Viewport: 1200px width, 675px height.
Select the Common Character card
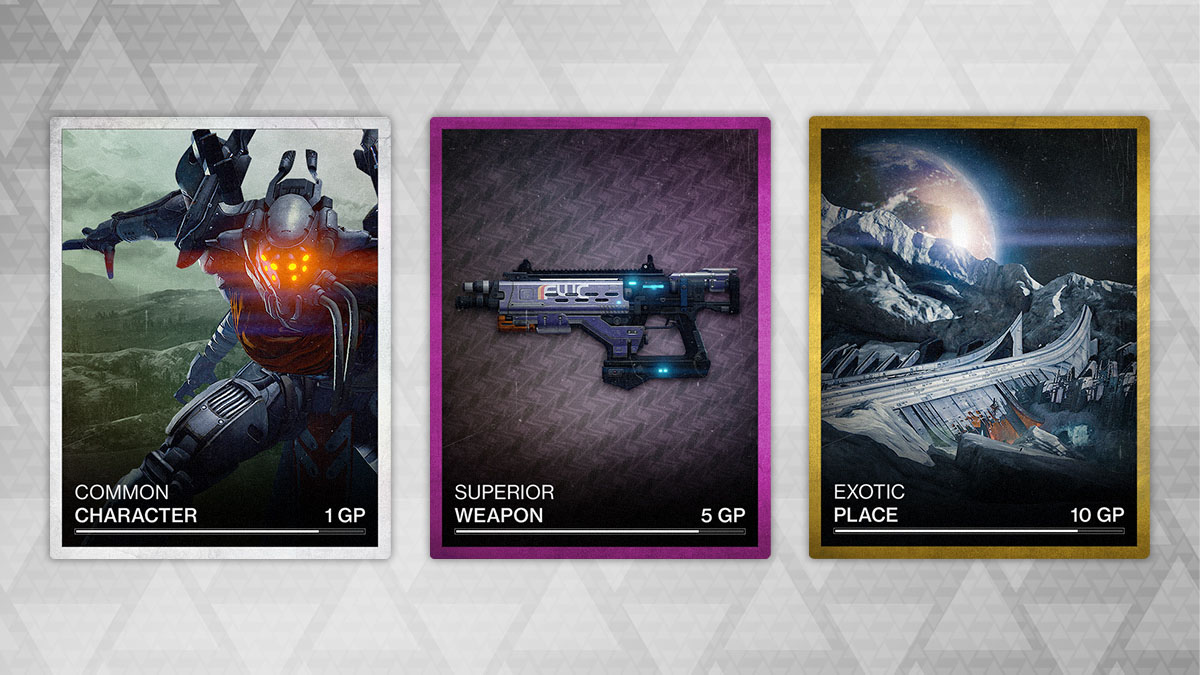(x=220, y=337)
